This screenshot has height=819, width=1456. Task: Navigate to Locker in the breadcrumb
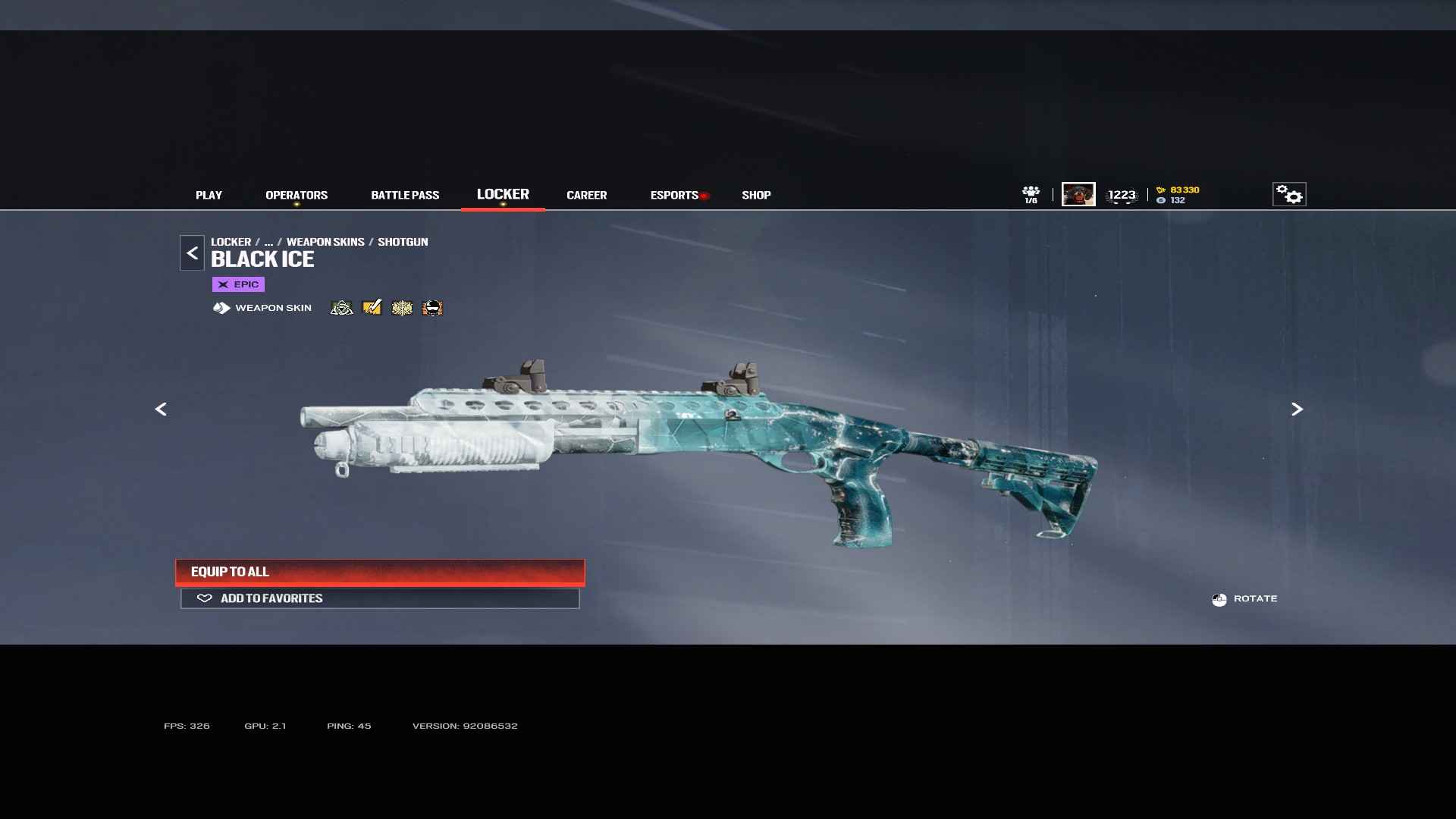[231, 242]
